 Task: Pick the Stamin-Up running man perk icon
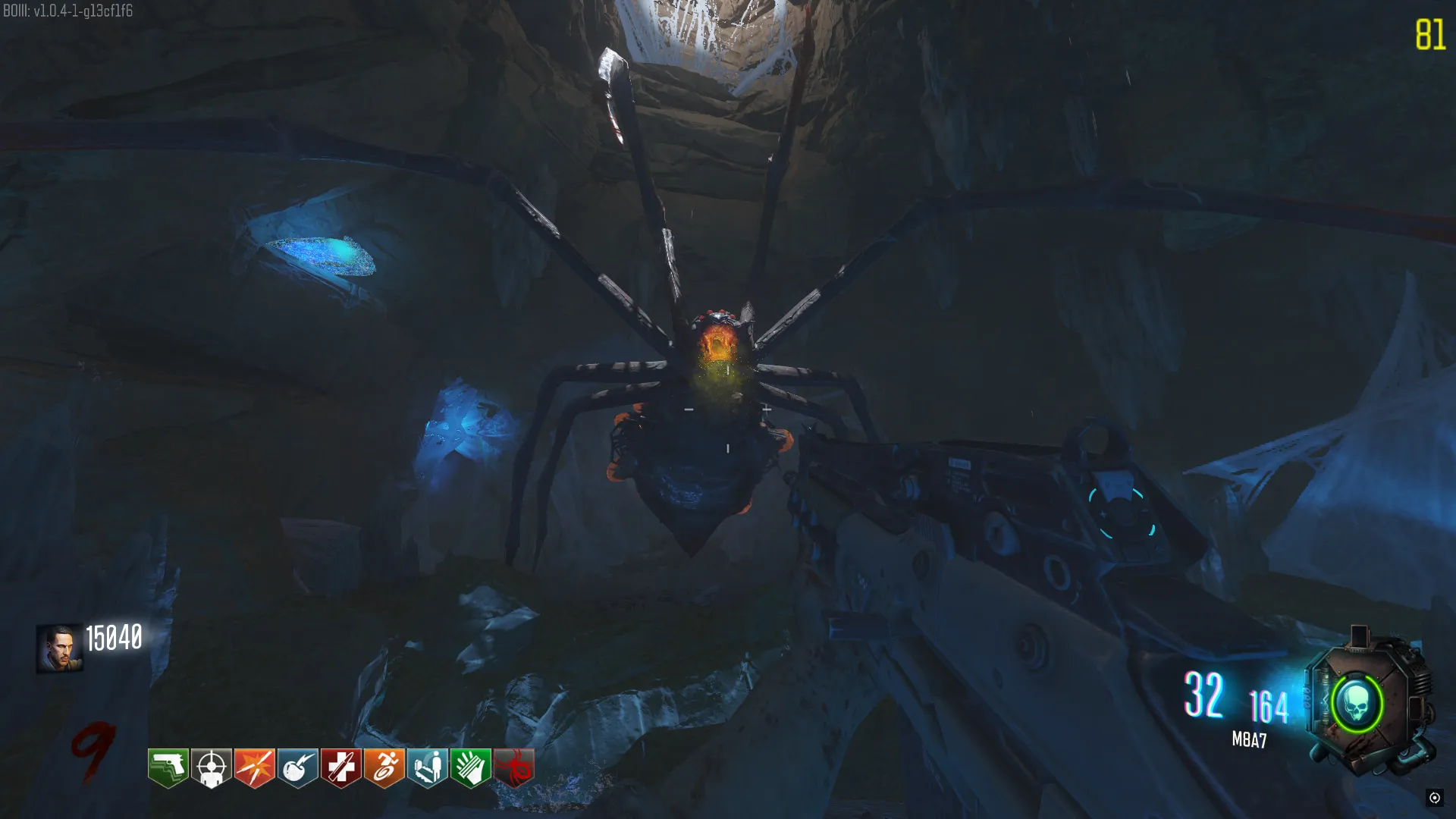tap(384, 767)
